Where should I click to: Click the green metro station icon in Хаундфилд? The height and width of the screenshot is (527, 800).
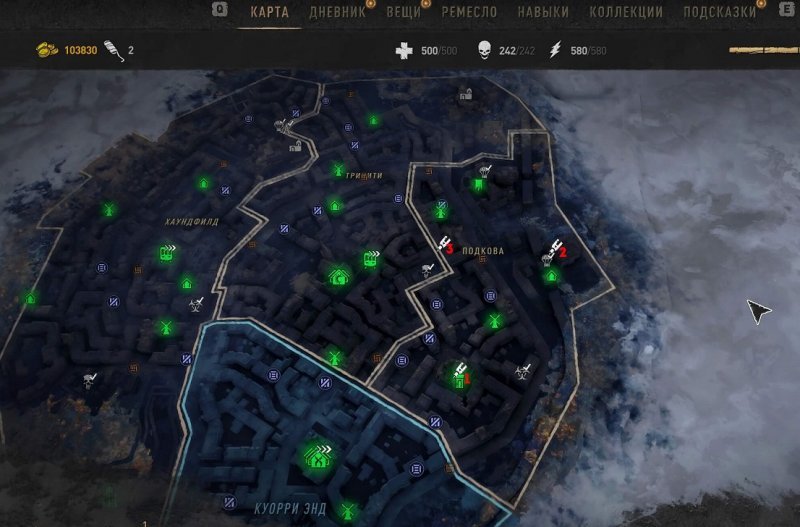pyautogui.click(x=167, y=254)
